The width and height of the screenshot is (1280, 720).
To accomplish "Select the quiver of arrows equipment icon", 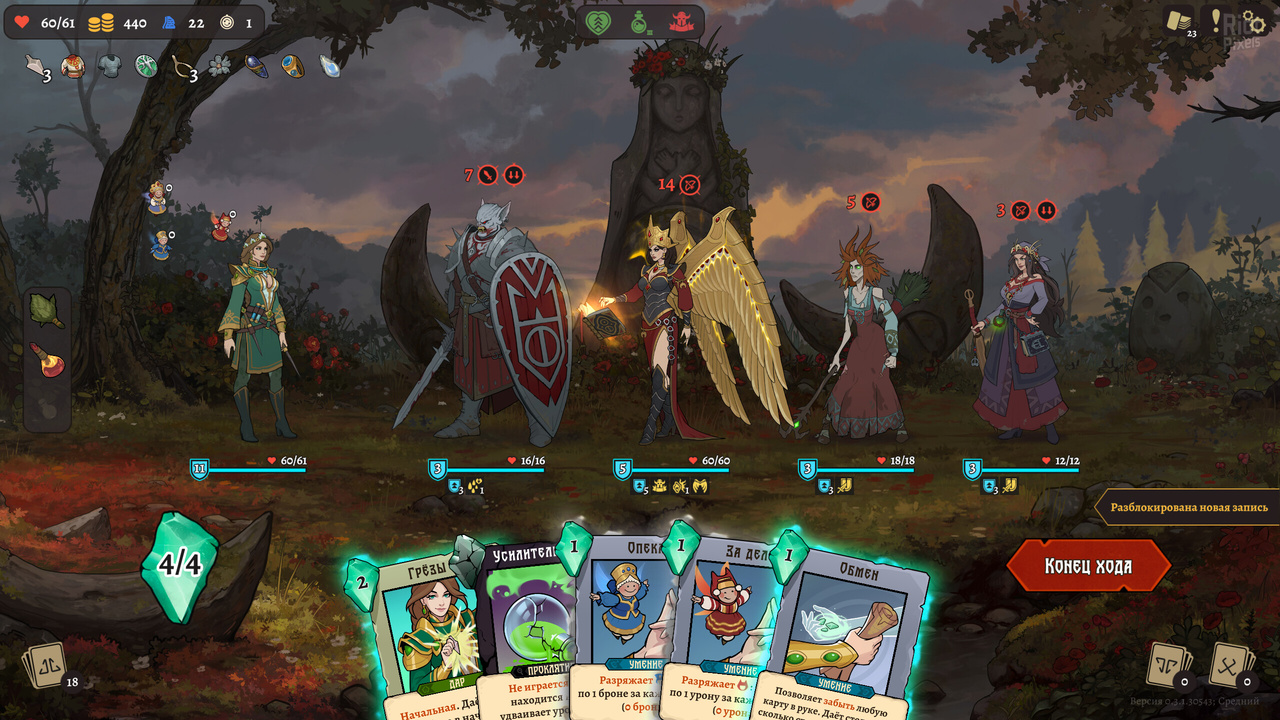I will click(33, 66).
